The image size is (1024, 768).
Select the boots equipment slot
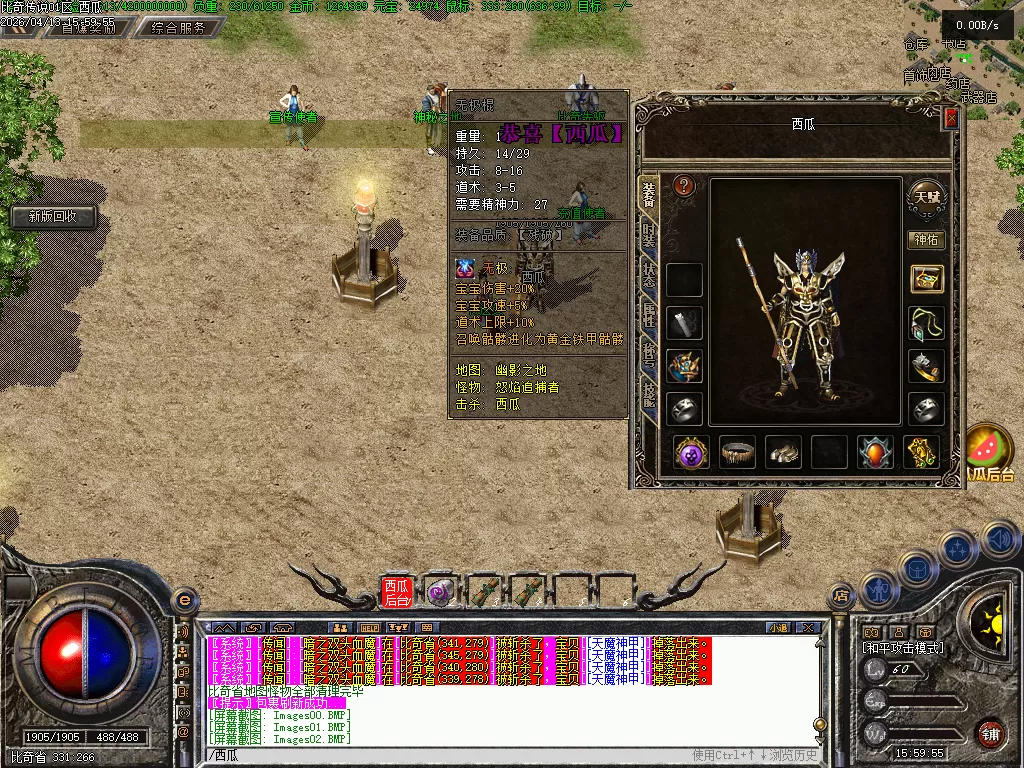click(x=783, y=452)
